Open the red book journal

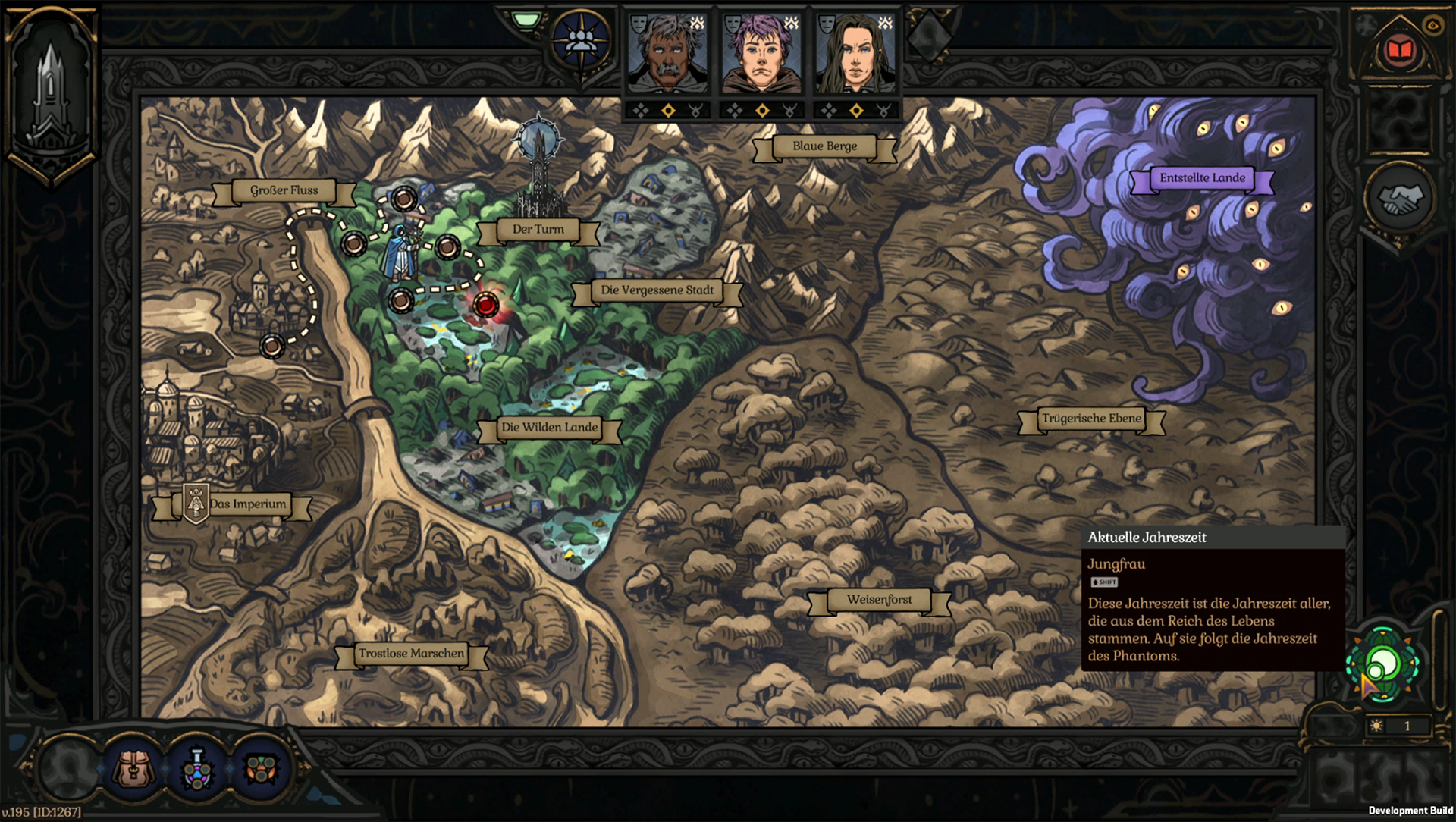point(1399,51)
